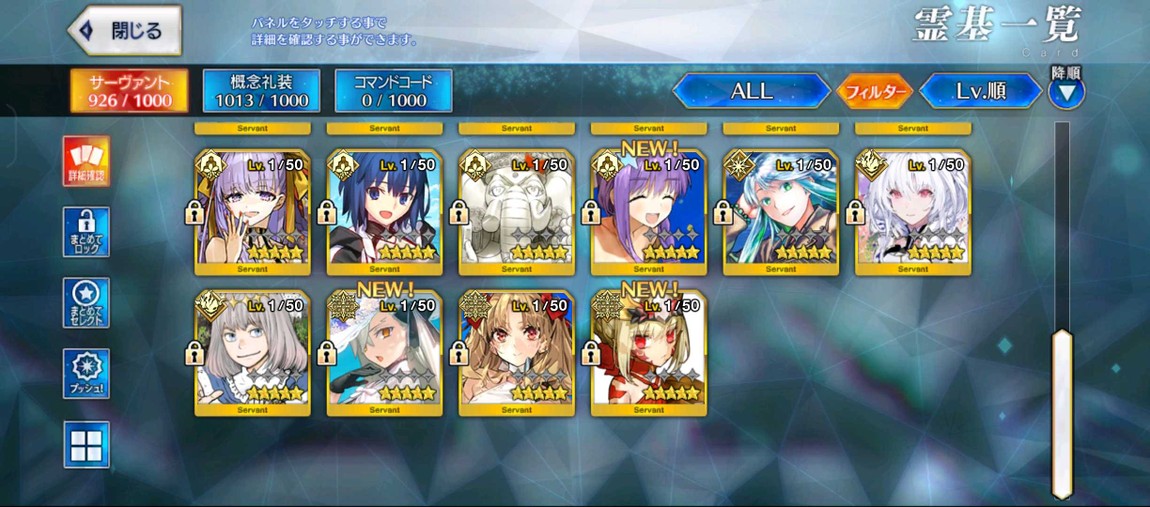Open the フィルター options
This screenshot has width=1150, height=507.
pos(874,92)
